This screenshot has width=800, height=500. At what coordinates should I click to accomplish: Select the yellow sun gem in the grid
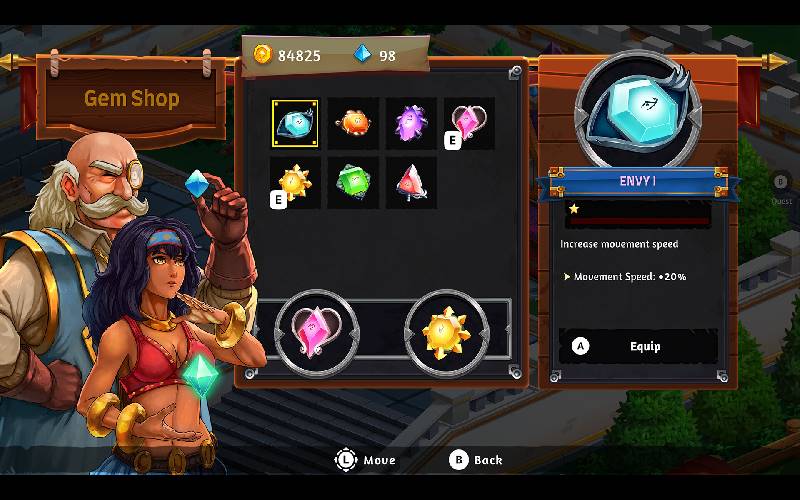pyautogui.click(x=295, y=182)
